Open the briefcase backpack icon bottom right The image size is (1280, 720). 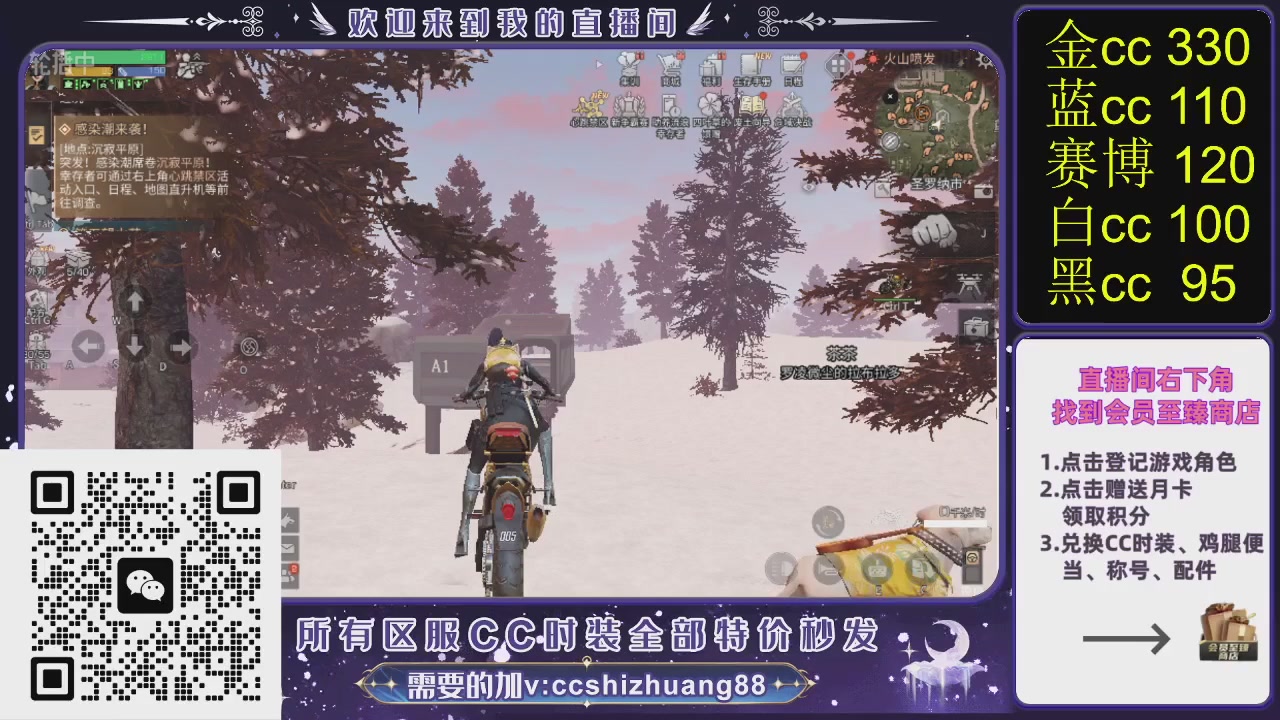tap(973, 325)
